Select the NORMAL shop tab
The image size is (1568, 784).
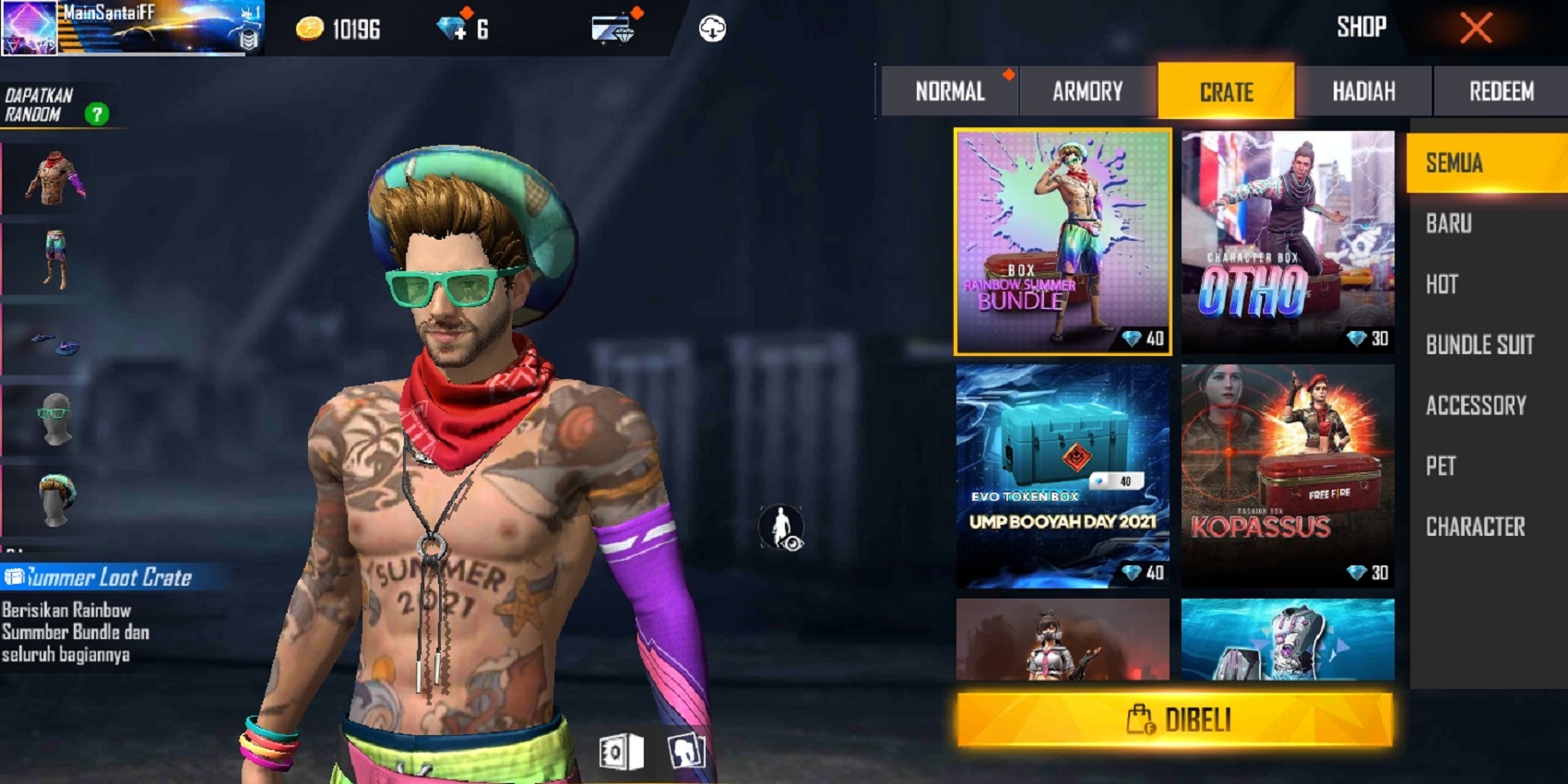point(949,91)
